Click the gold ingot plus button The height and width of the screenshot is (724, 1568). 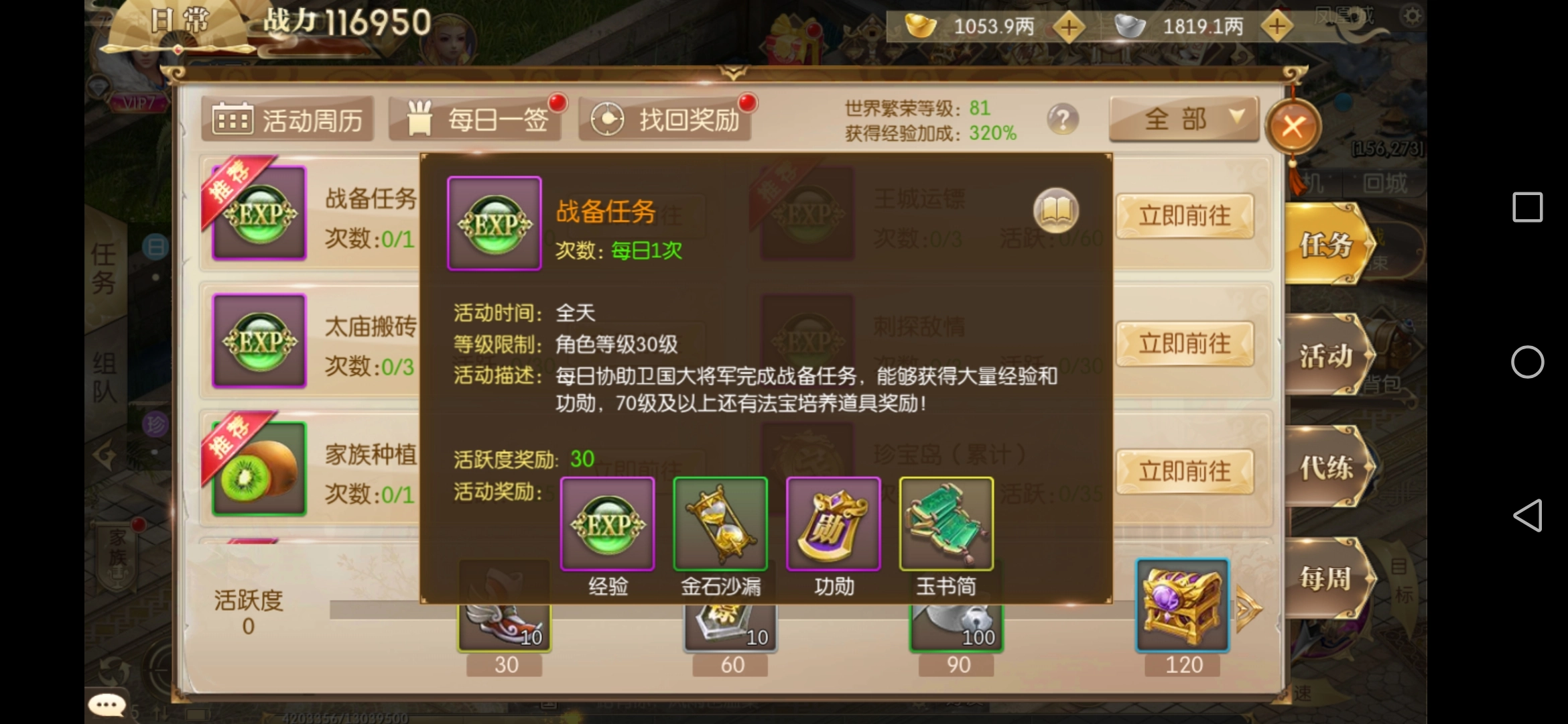[x=1068, y=28]
